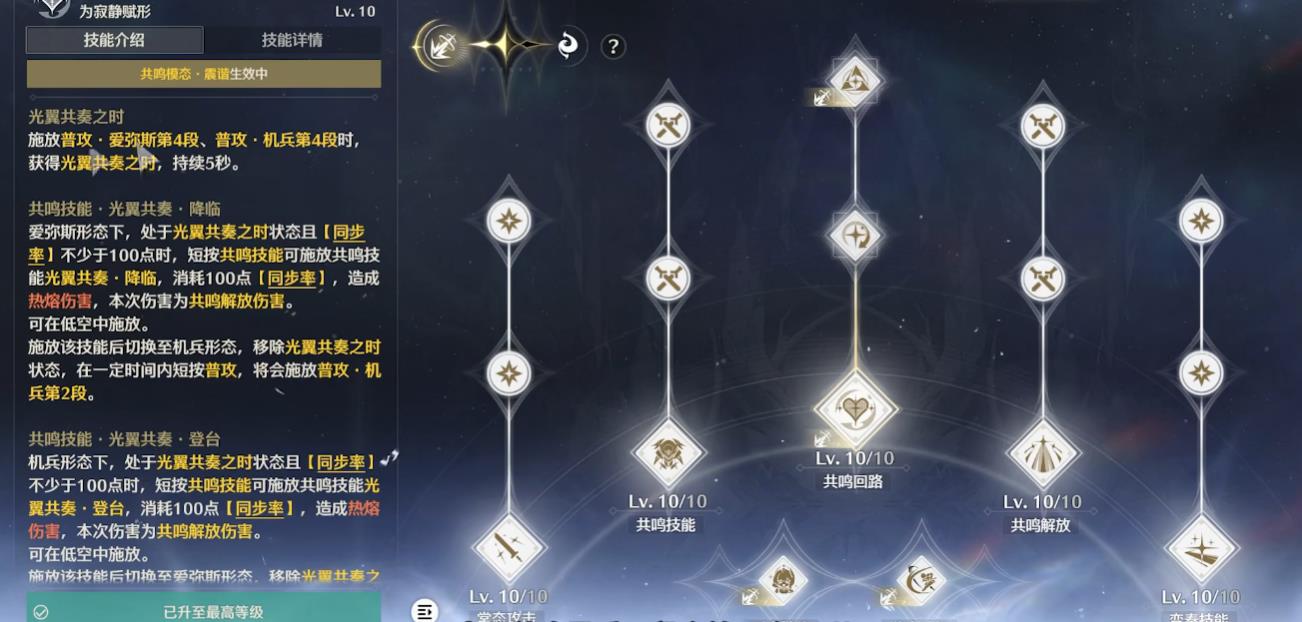The image size is (1302, 622).
Task: Choose the 变奏技能 skill node
Action: [x=1201, y=547]
